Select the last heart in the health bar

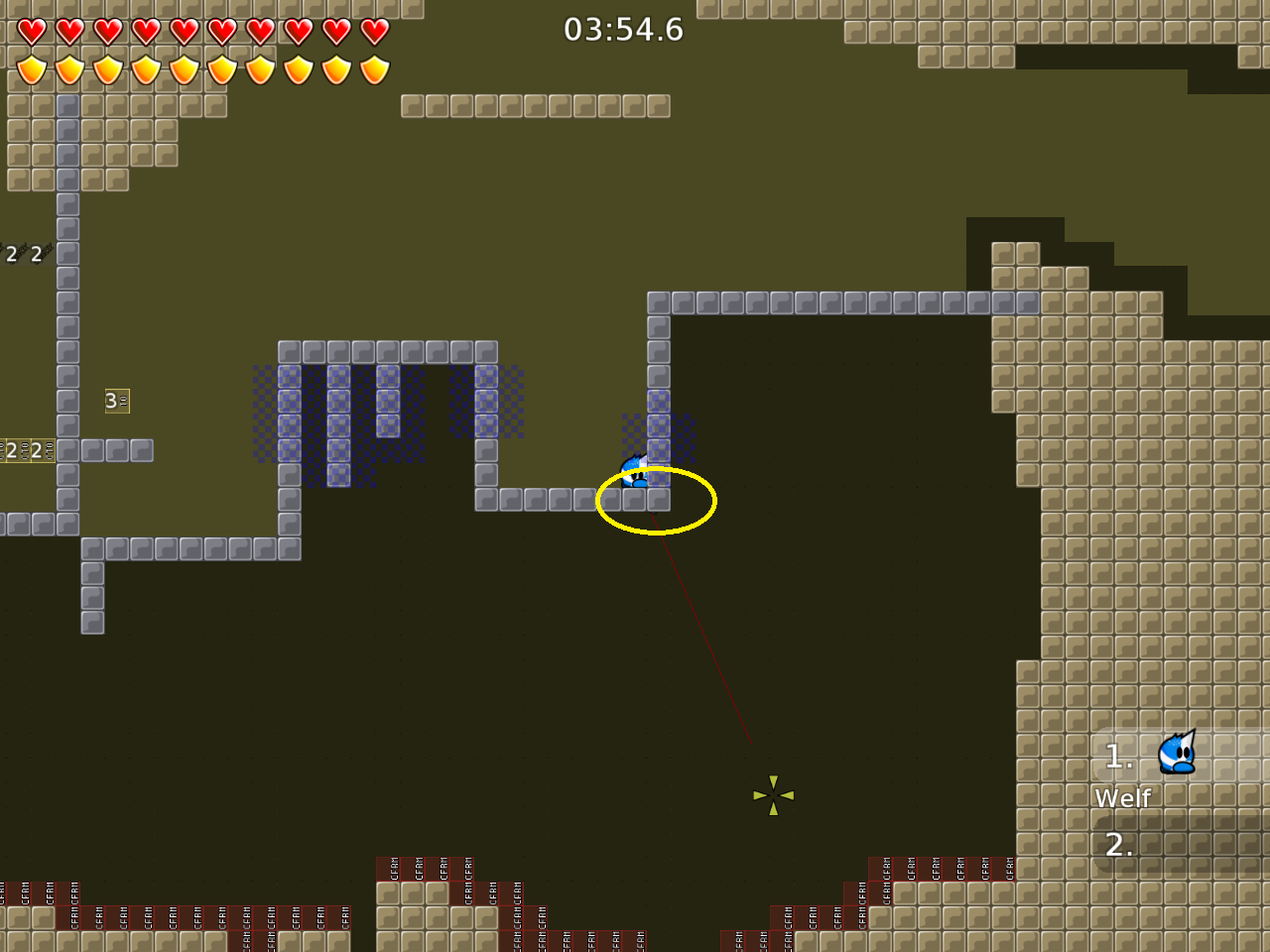click(x=374, y=31)
